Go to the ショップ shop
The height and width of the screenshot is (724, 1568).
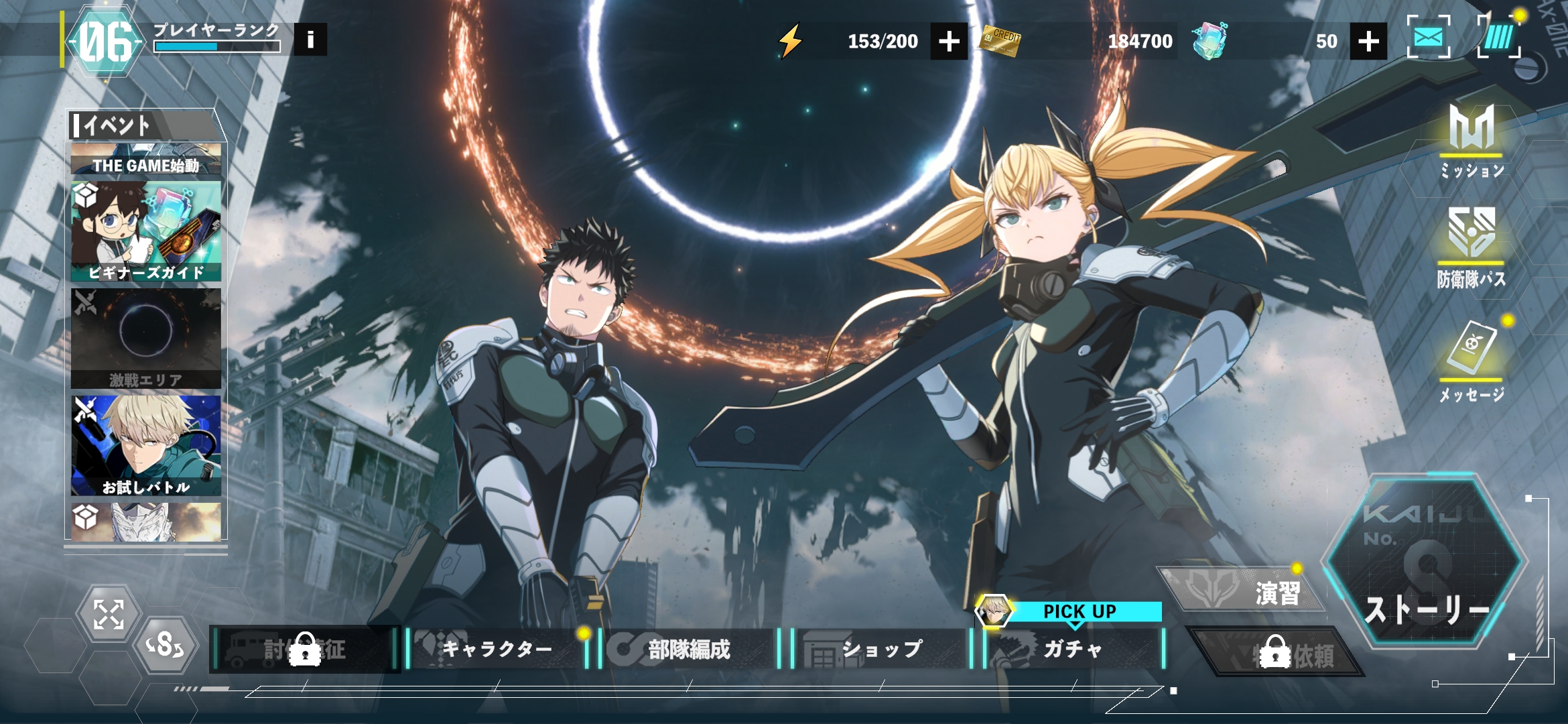pyautogui.click(x=882, y=648)
